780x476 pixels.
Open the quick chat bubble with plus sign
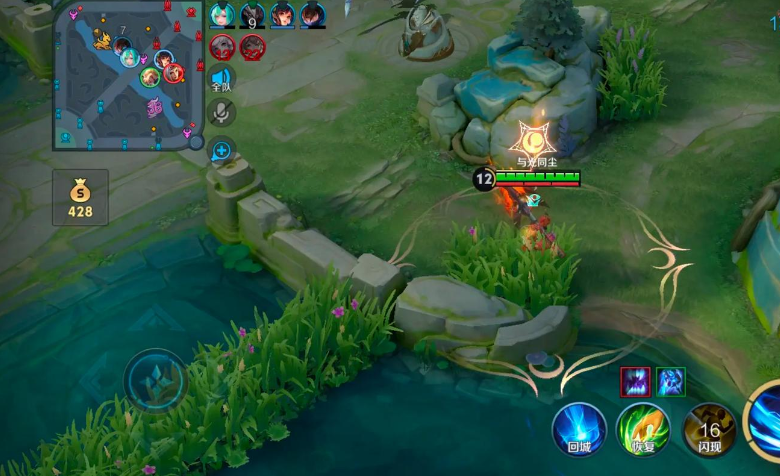221,151
